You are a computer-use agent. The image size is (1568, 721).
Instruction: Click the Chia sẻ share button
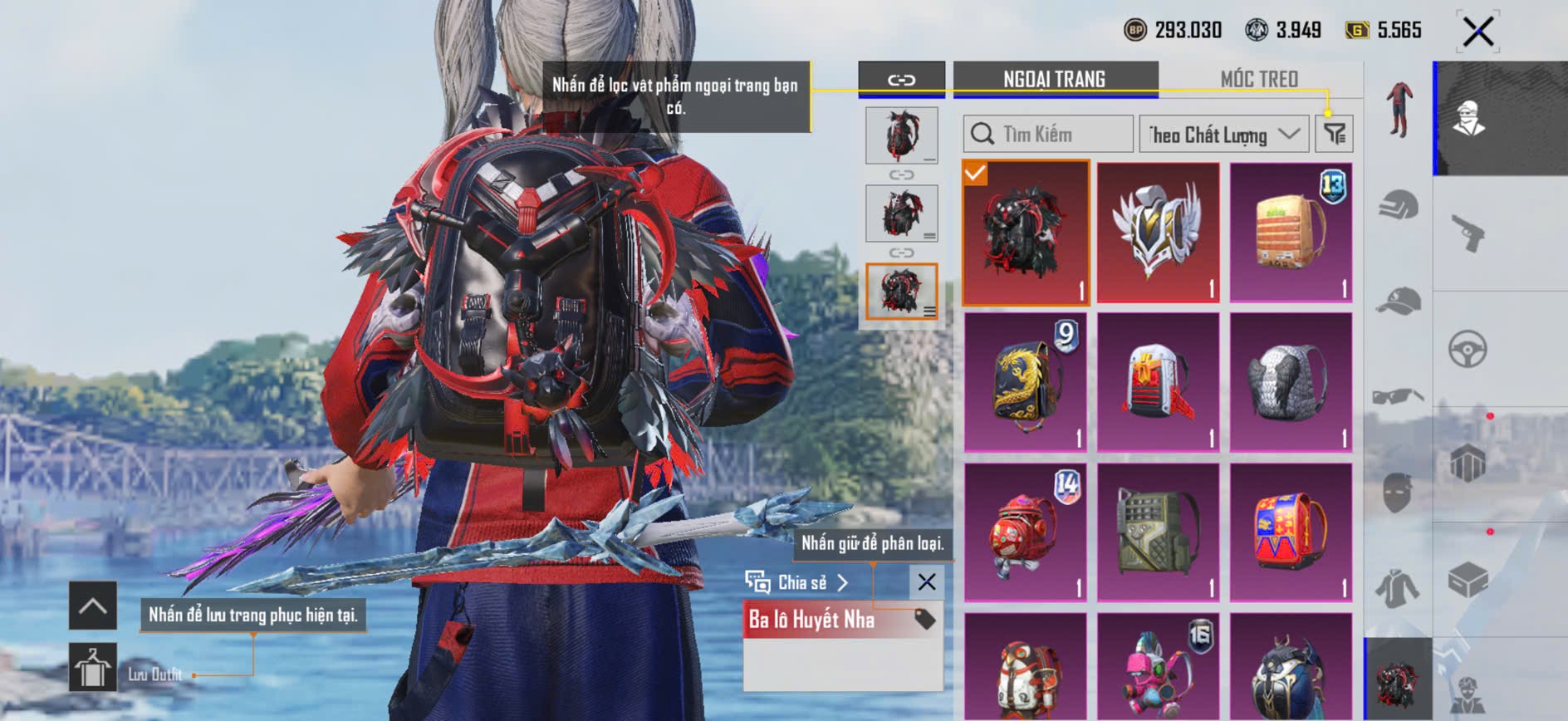[x=797, y=582]
